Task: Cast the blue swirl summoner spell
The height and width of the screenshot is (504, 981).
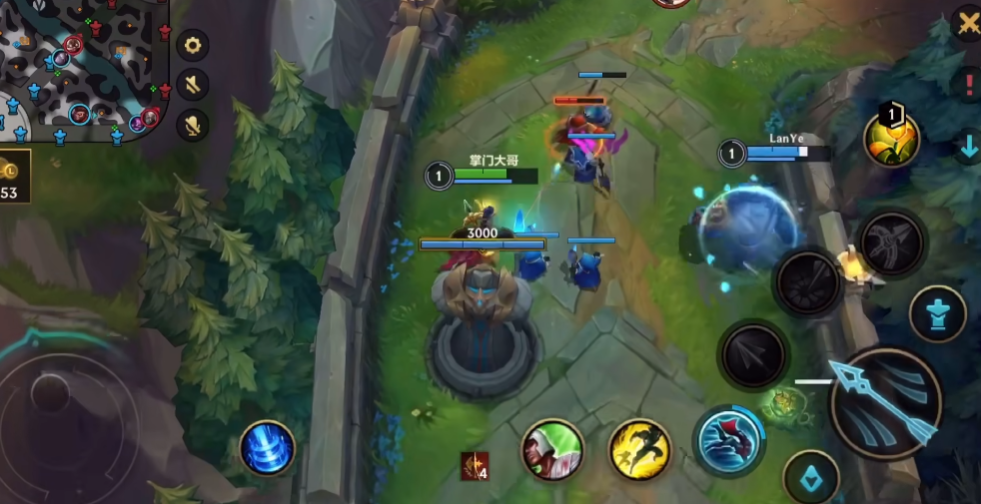Action: (x=268, y=447)
